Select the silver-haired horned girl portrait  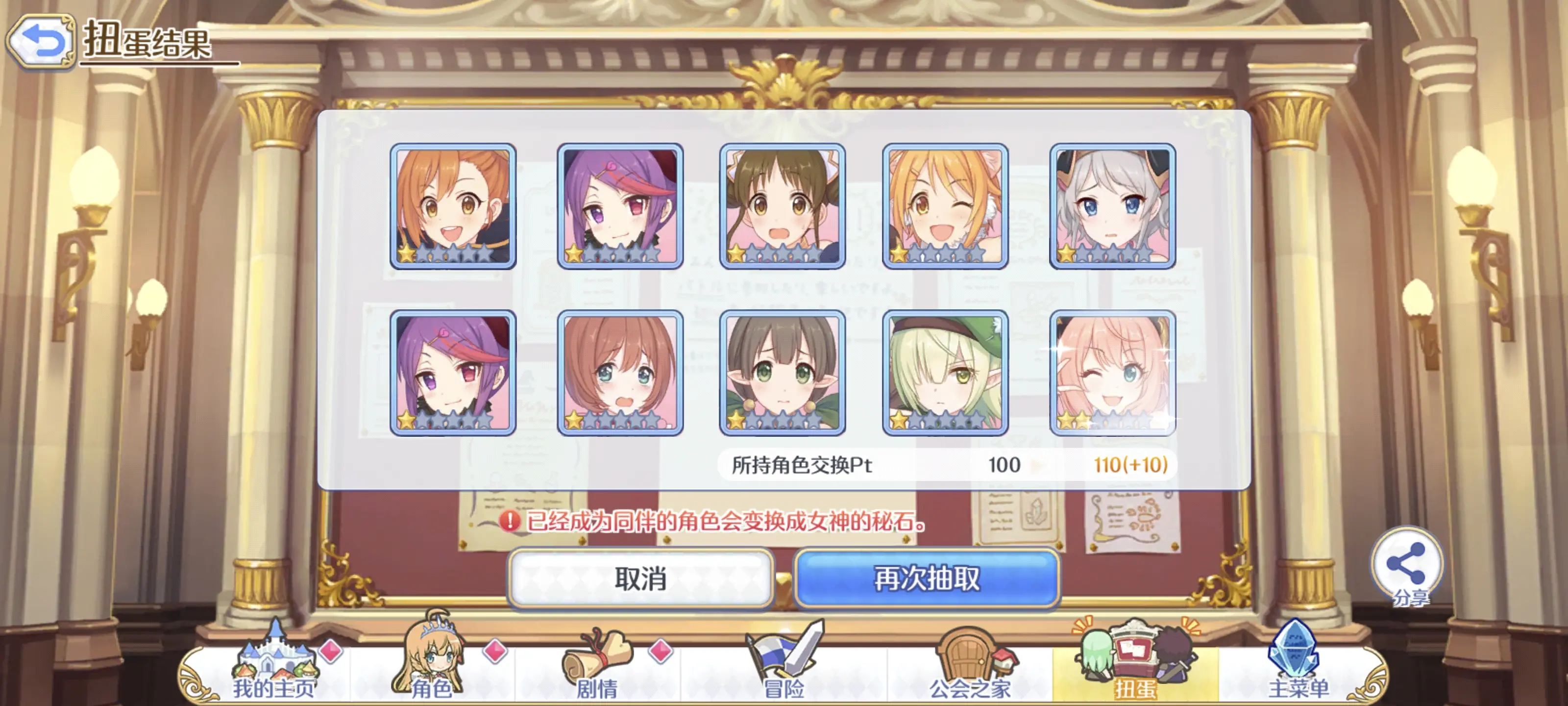1112,206
